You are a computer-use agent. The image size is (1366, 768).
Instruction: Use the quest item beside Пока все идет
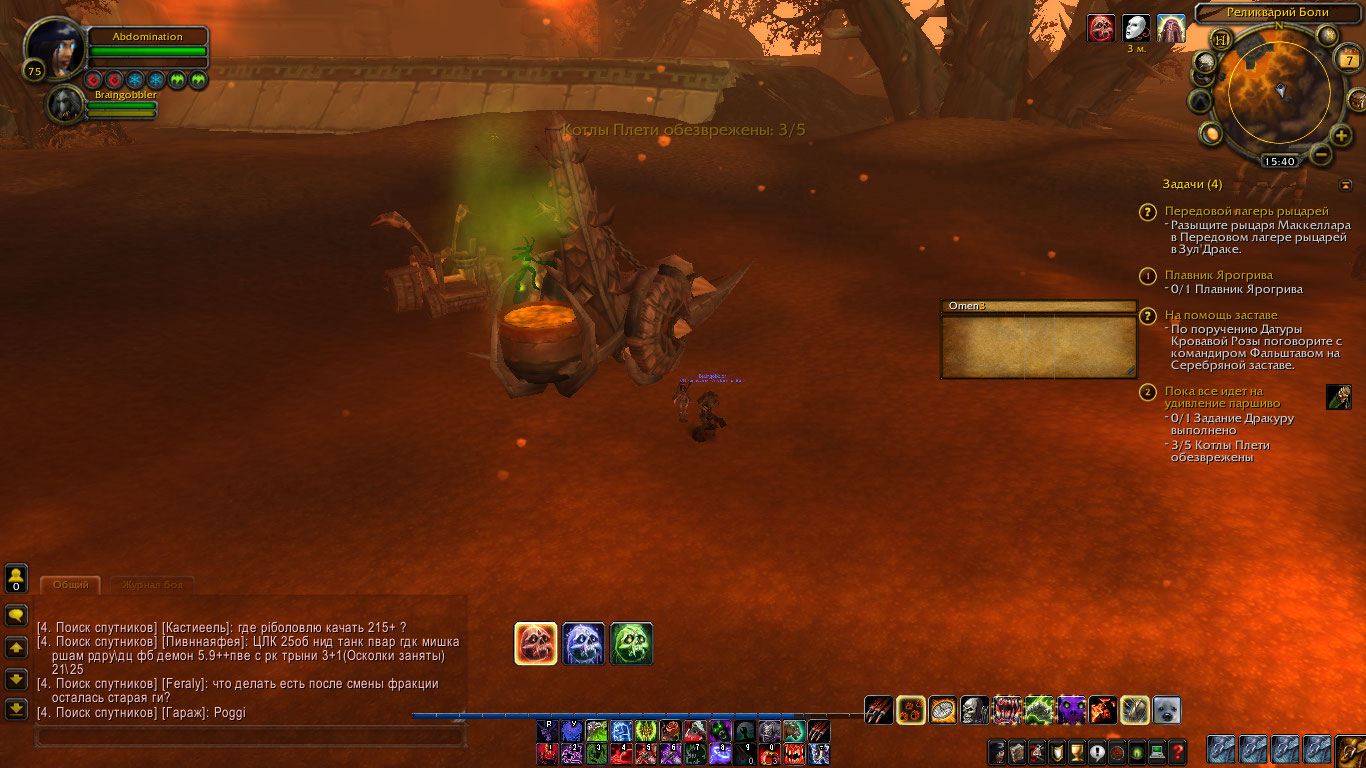tap(1338, 397)
